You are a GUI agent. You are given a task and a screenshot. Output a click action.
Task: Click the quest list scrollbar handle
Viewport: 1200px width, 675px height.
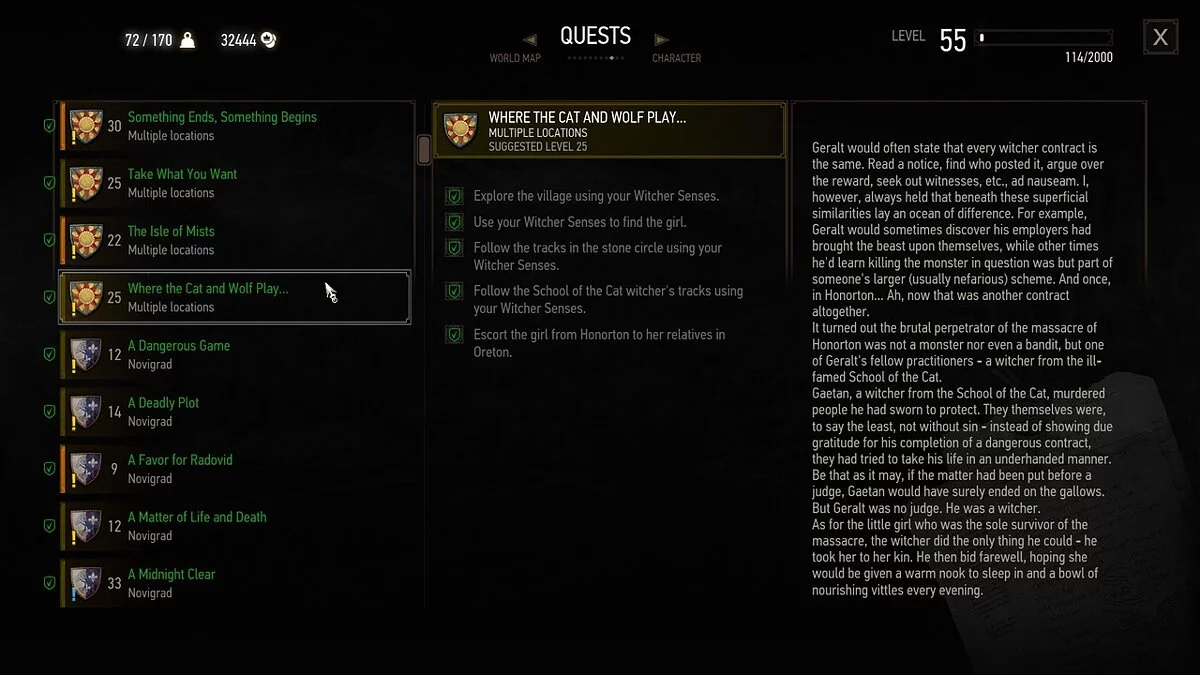coord(424,150)
